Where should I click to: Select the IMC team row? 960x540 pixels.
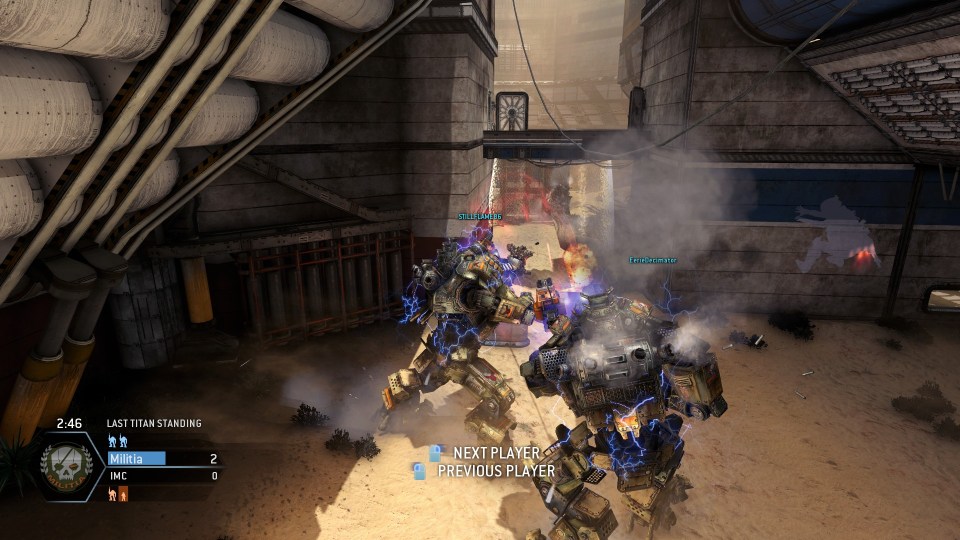pyautogui.click(x=162, y=476)
